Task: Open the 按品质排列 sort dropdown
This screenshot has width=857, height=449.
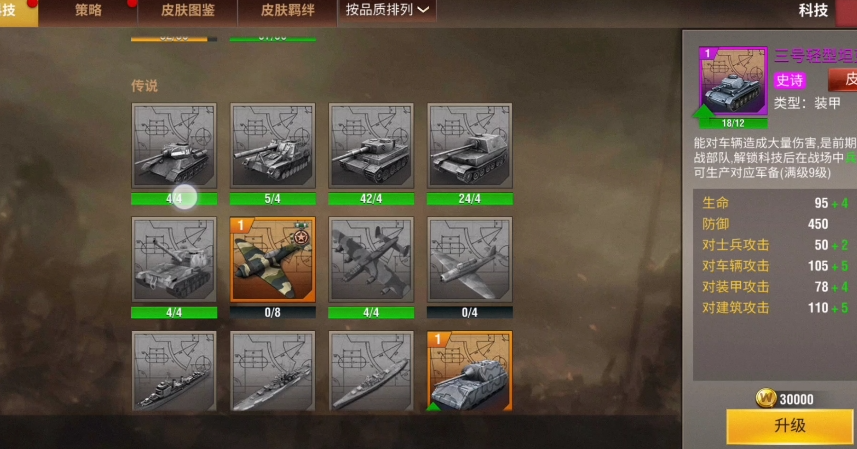Action: (x=388, y=11)
